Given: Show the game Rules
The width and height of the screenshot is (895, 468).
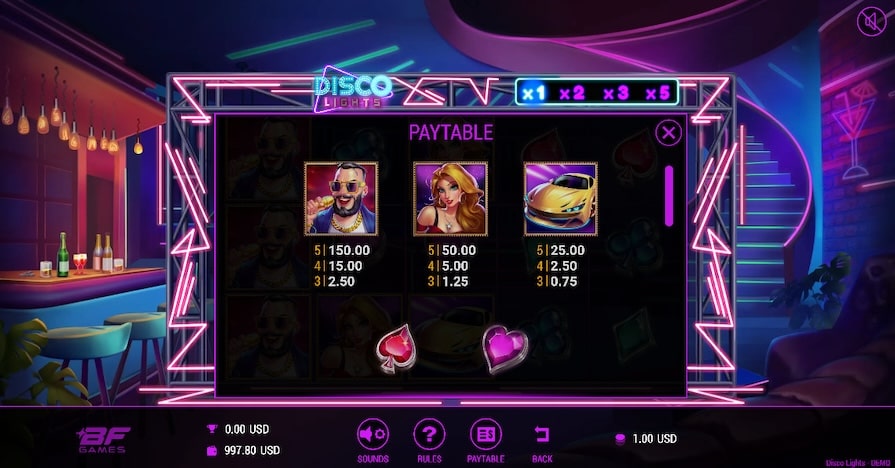Looking at the screenshot, I should coord(429,432).
